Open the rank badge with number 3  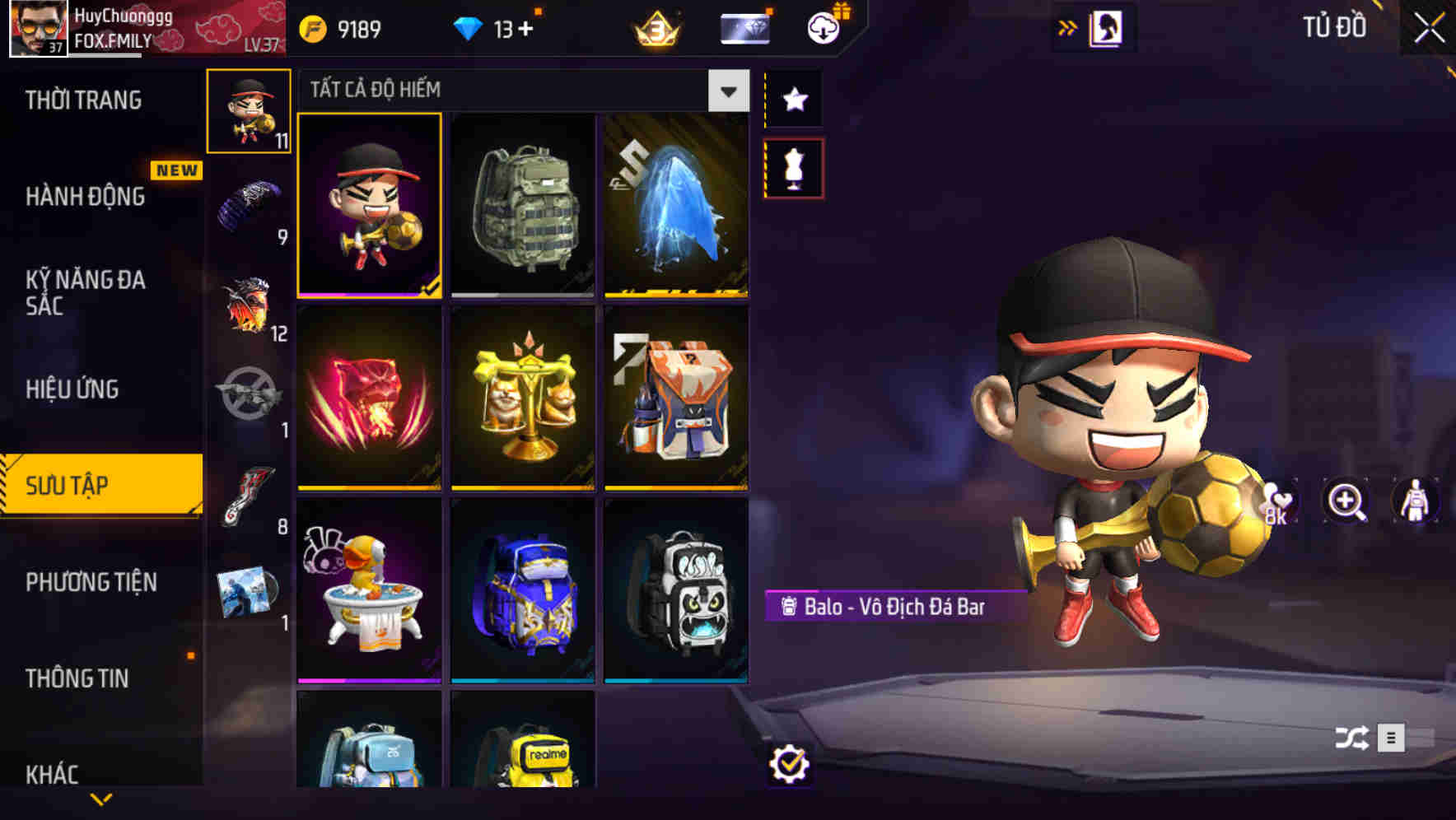click(652, 27)
